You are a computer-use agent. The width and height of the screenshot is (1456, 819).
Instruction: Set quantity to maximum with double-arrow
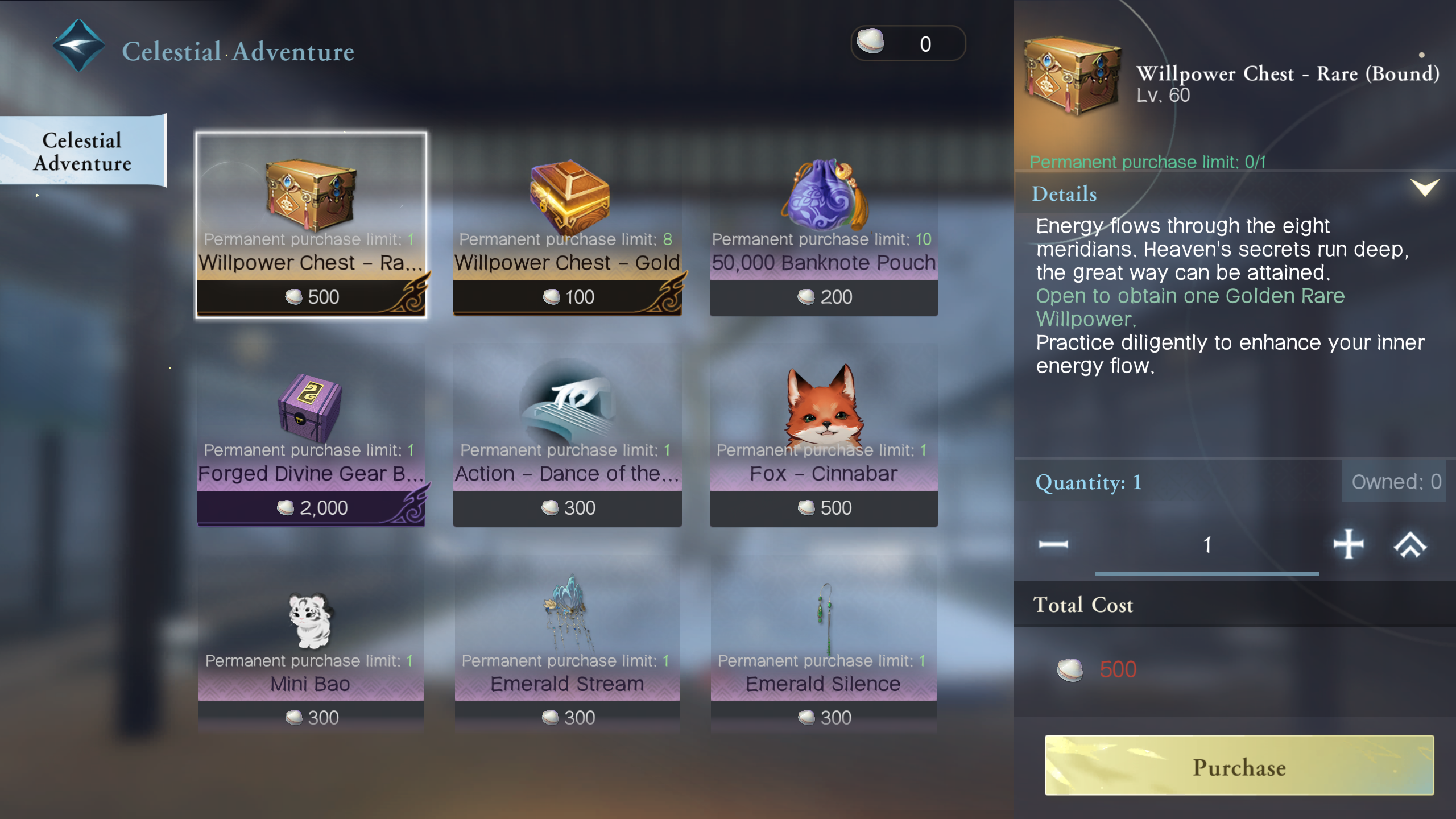click(x=1410, y=544)
